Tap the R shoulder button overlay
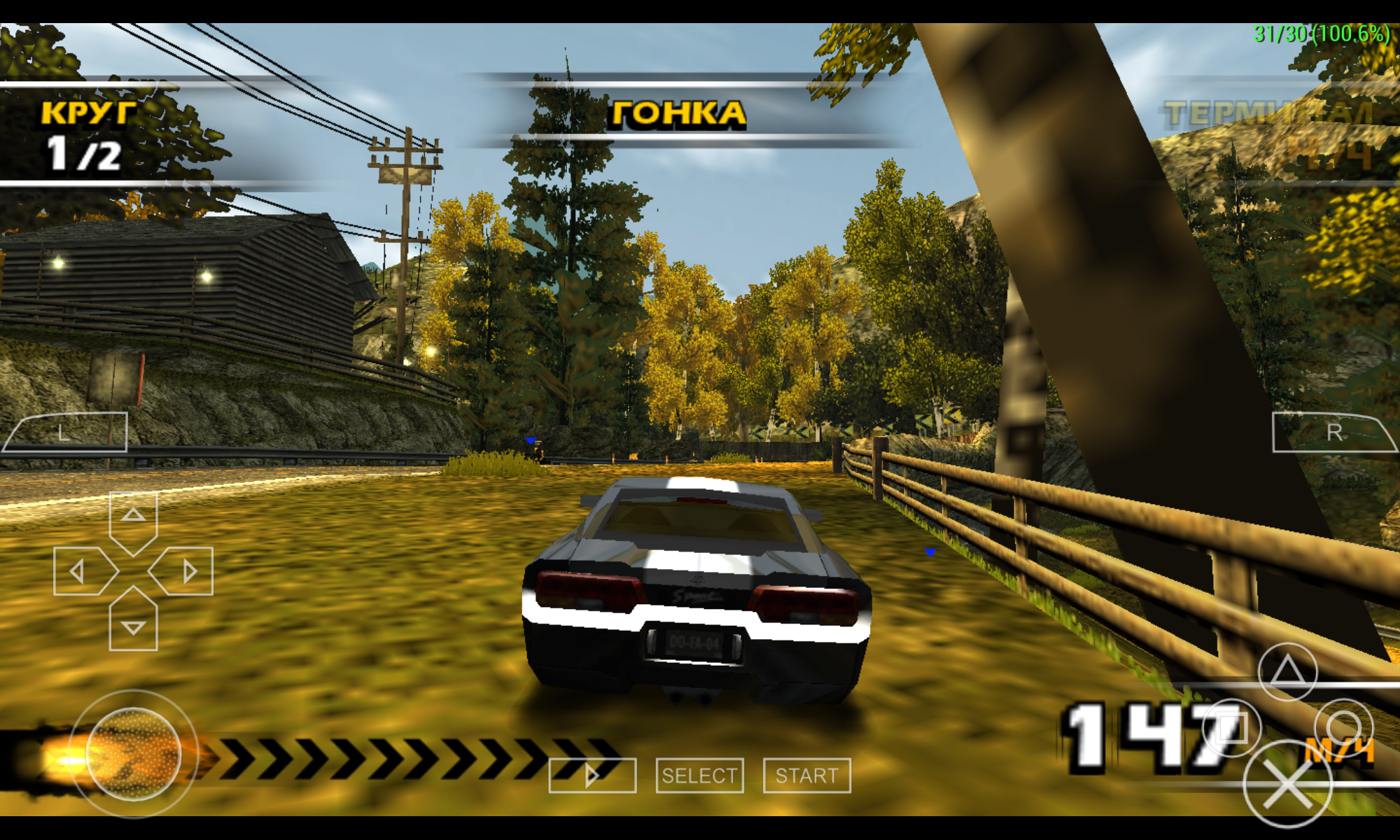 pos(1333,433)
